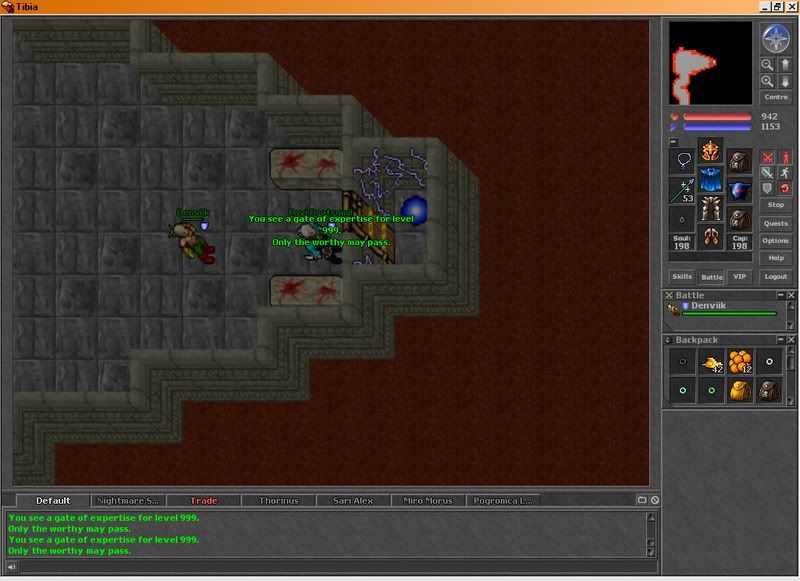Switch to the Miro Morus chat tab
The width and height of the screenshot is (800, 581).
click(426, 500)
